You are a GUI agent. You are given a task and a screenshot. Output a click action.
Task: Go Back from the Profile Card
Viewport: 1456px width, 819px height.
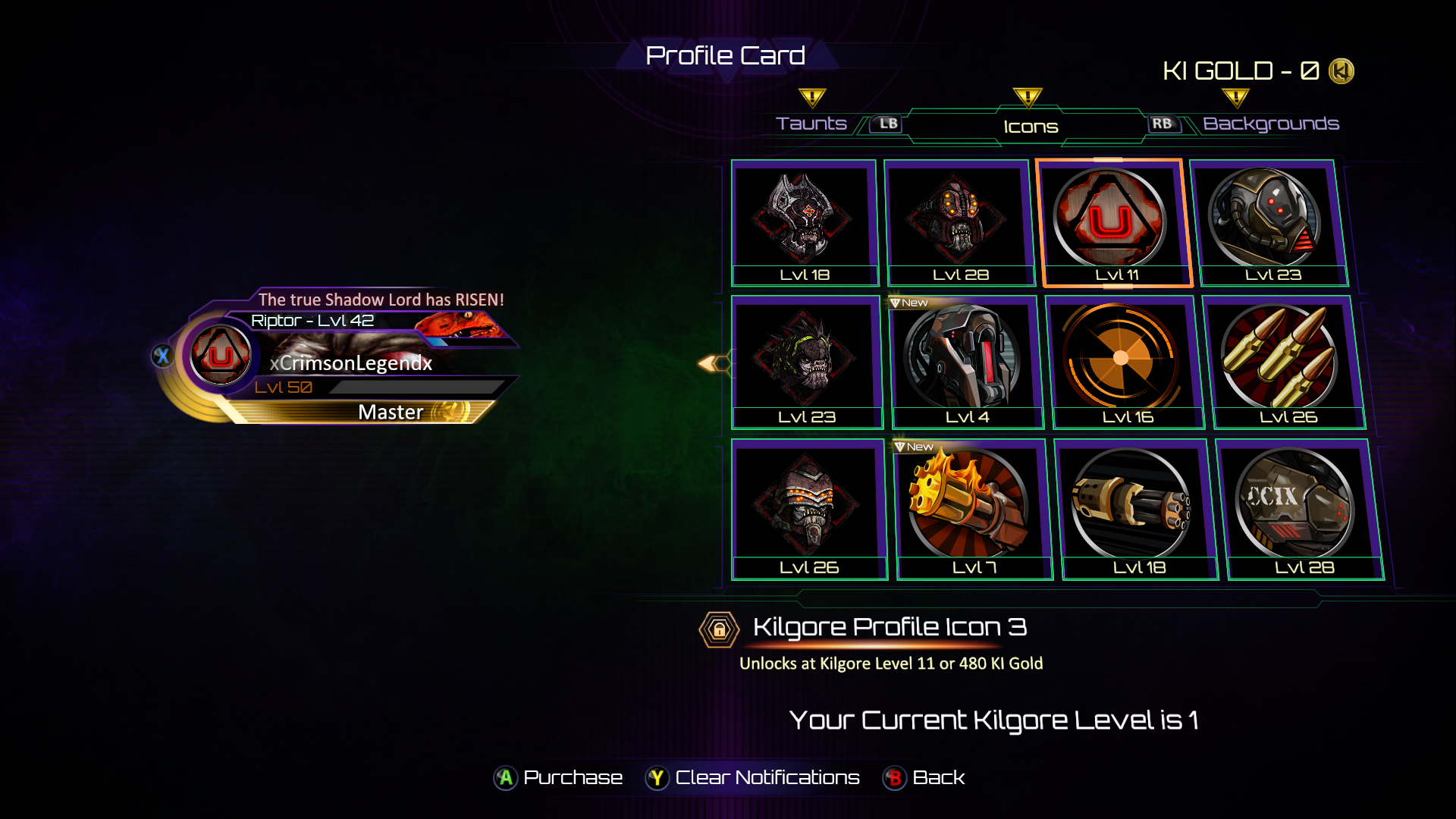pos(924,777)
